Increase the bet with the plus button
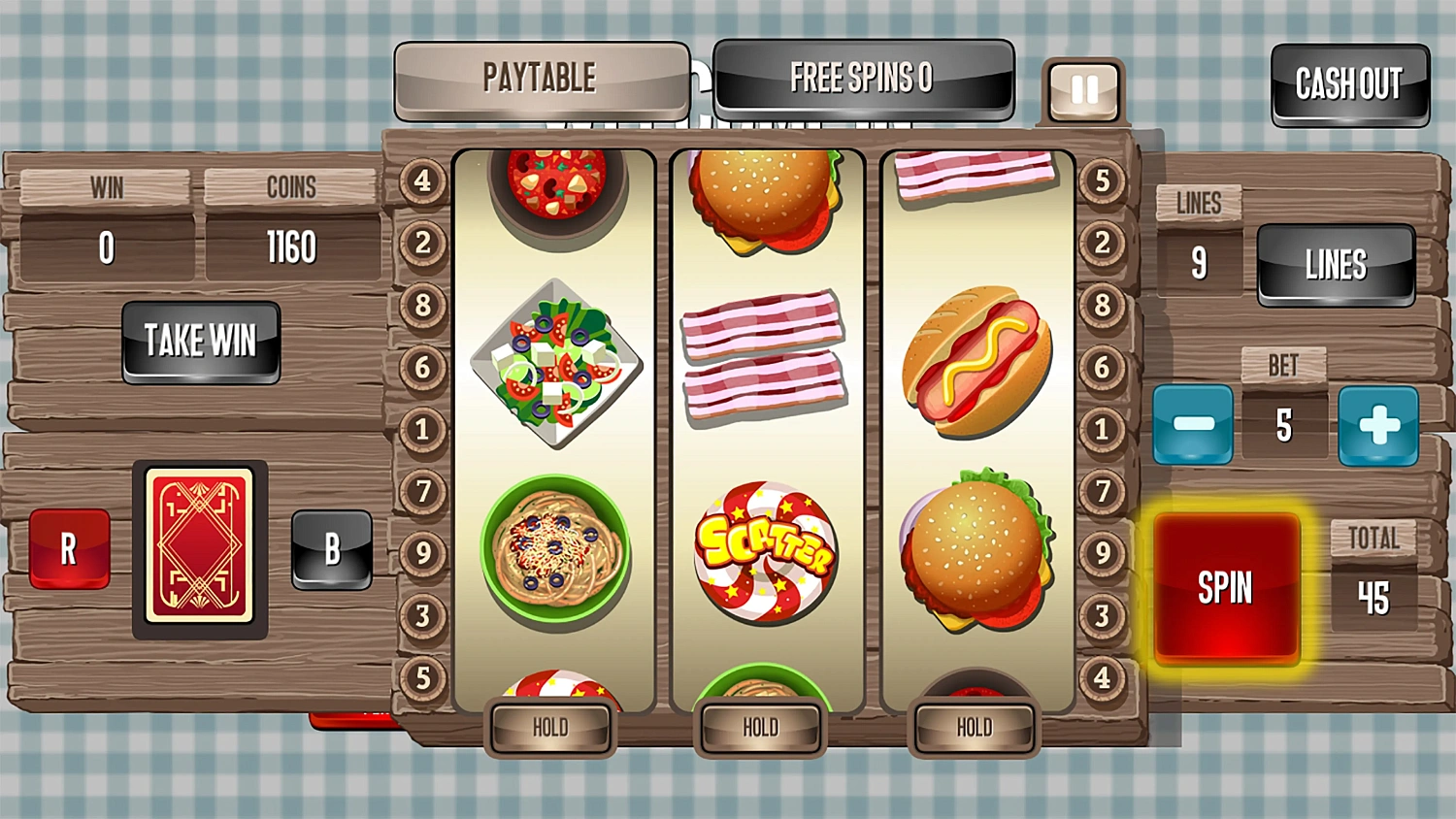1456x819 pixels. [x=1379, y=424]
